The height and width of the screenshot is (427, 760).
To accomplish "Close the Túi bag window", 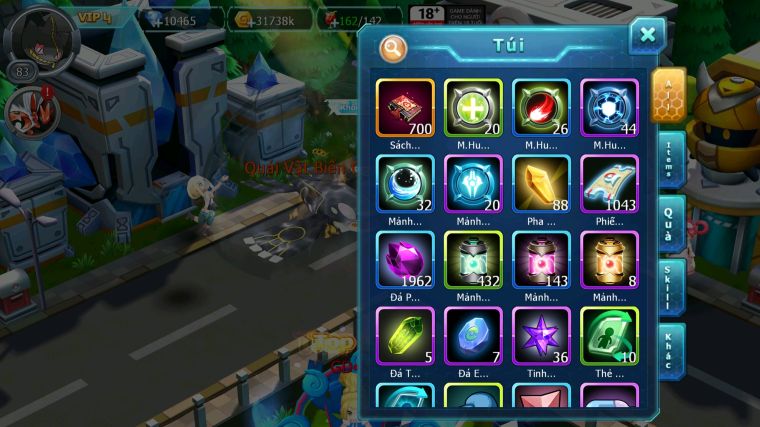I will [x=647, y=36].
